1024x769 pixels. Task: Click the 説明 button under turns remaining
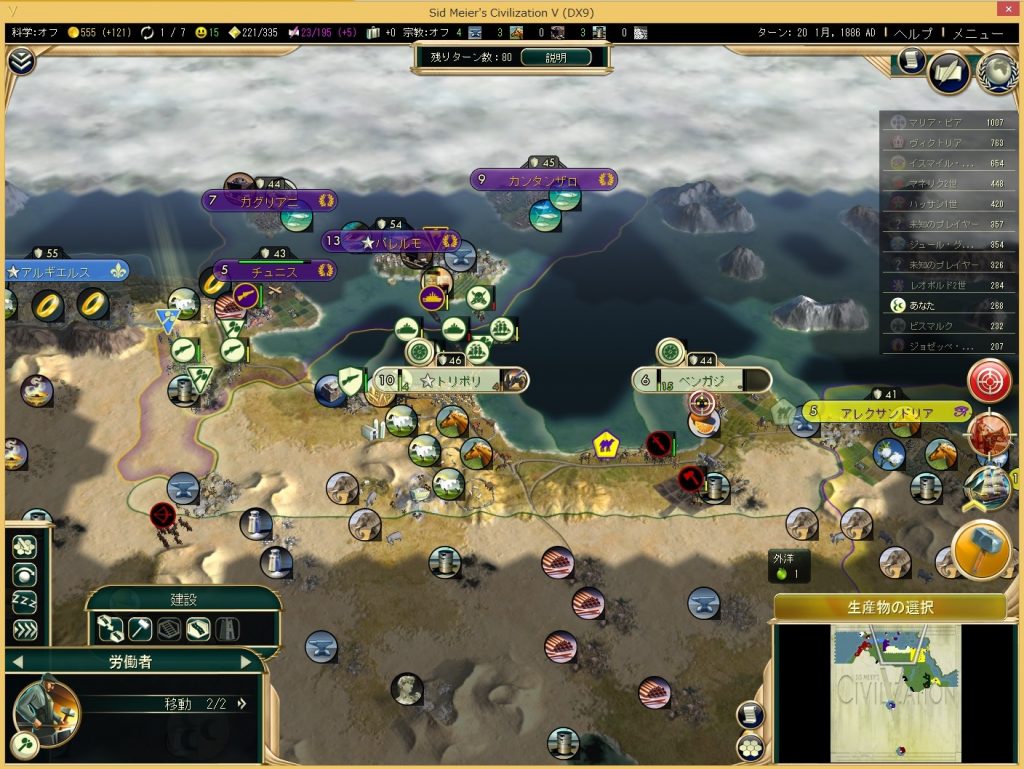(x=555, y=58)
